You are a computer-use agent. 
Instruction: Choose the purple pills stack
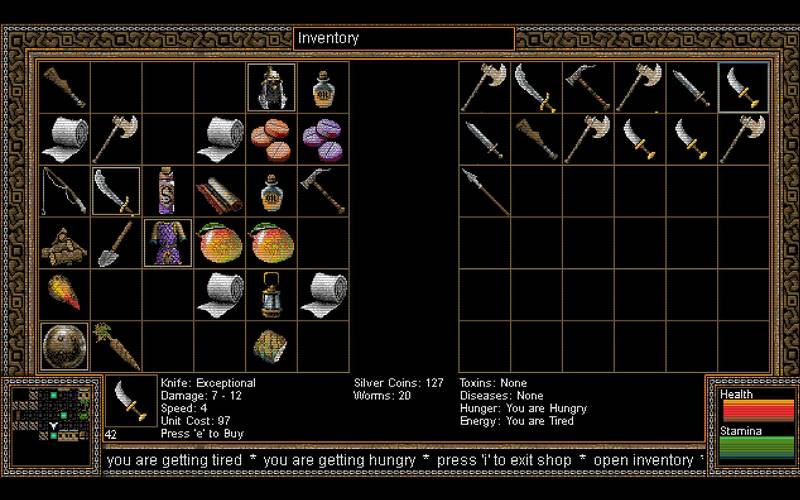(323, 139)
